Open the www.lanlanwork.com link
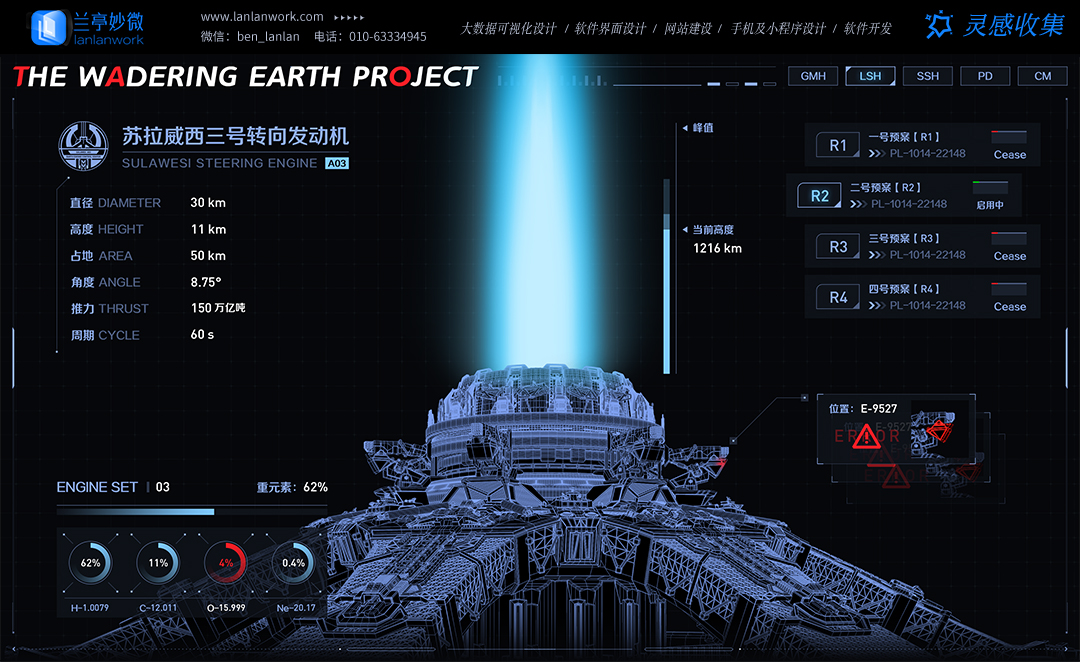 coord(262,17)
